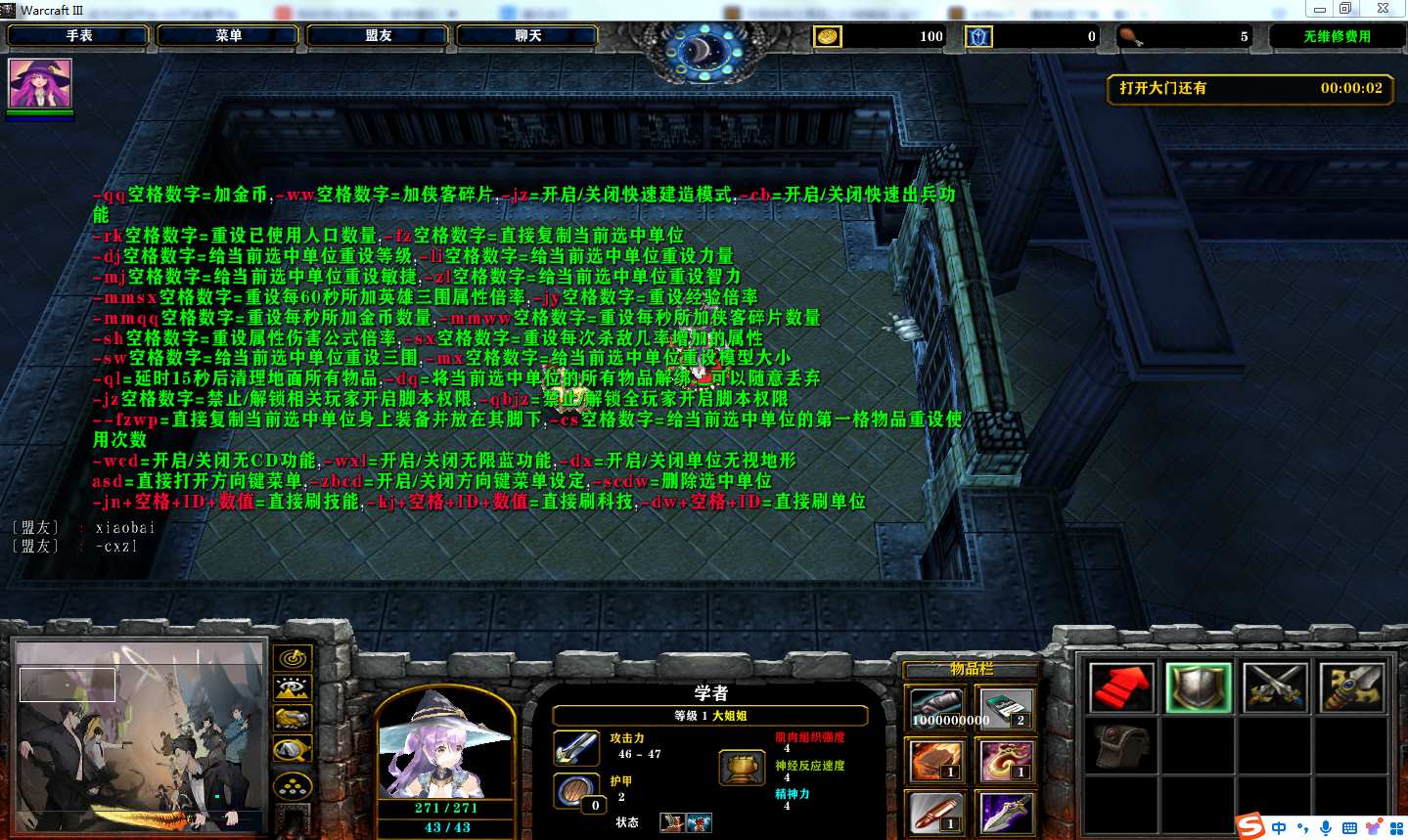
Task: Open the 手表 menu
Action: click(79, 36)
